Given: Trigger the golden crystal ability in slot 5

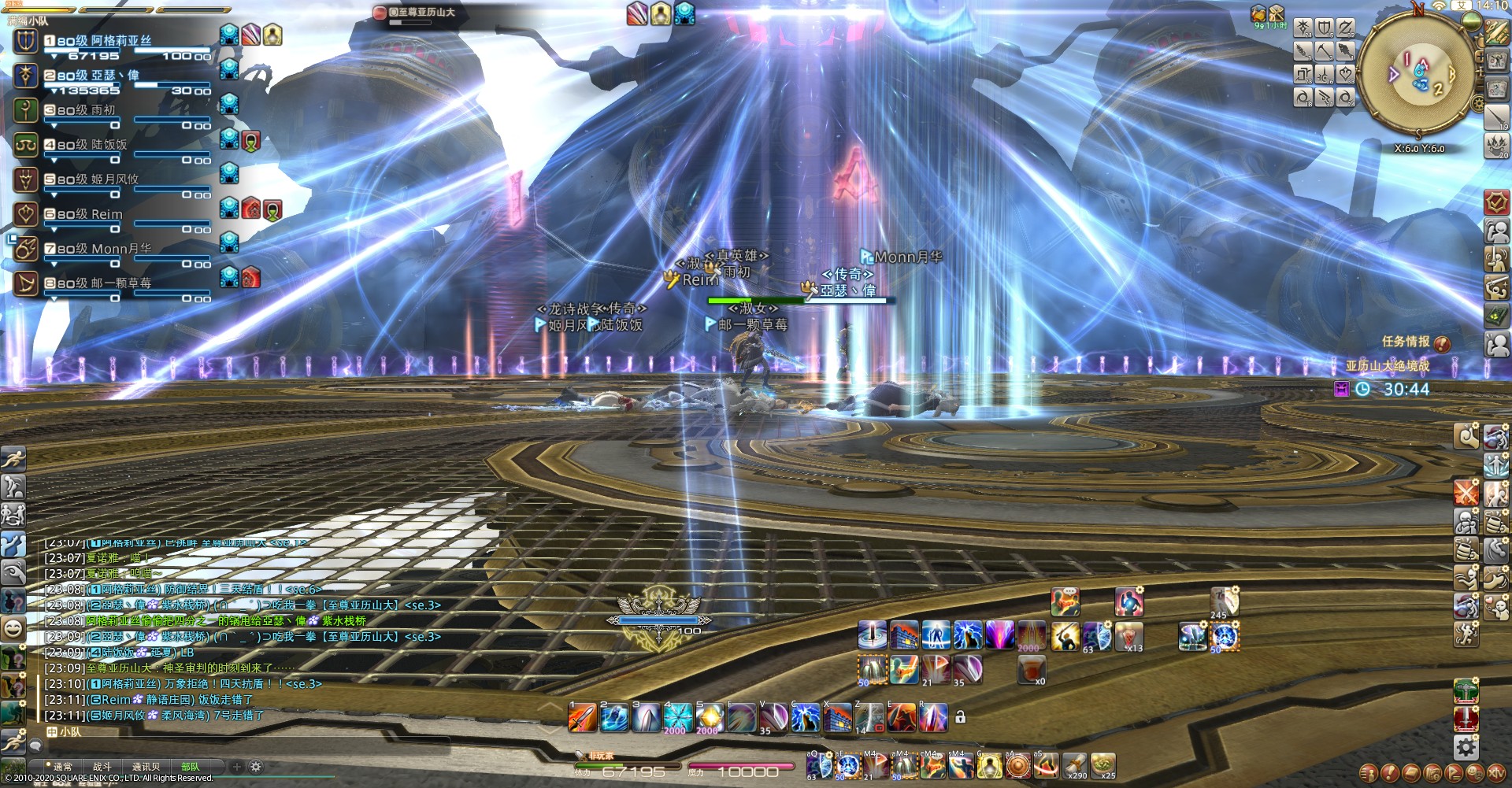Looking at the screenshot, I should point(709,718).
